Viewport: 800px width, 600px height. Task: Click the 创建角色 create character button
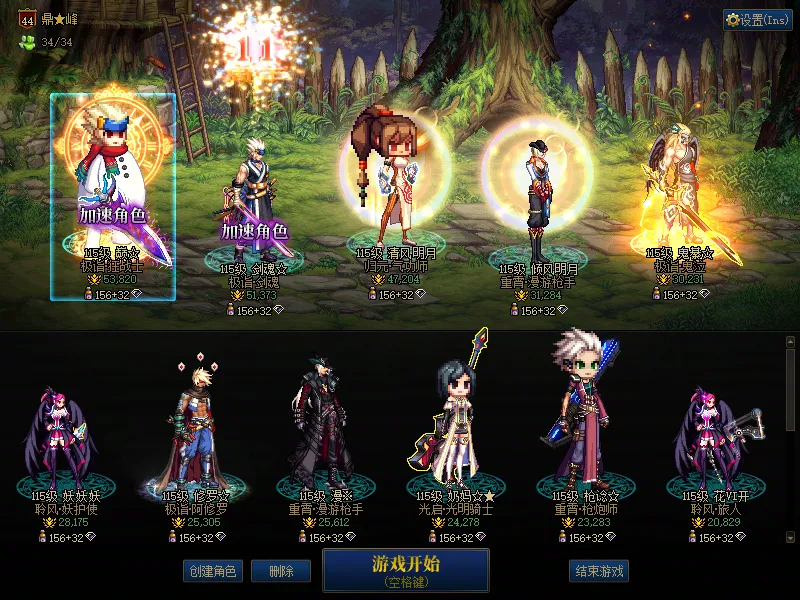coord(211,571)
